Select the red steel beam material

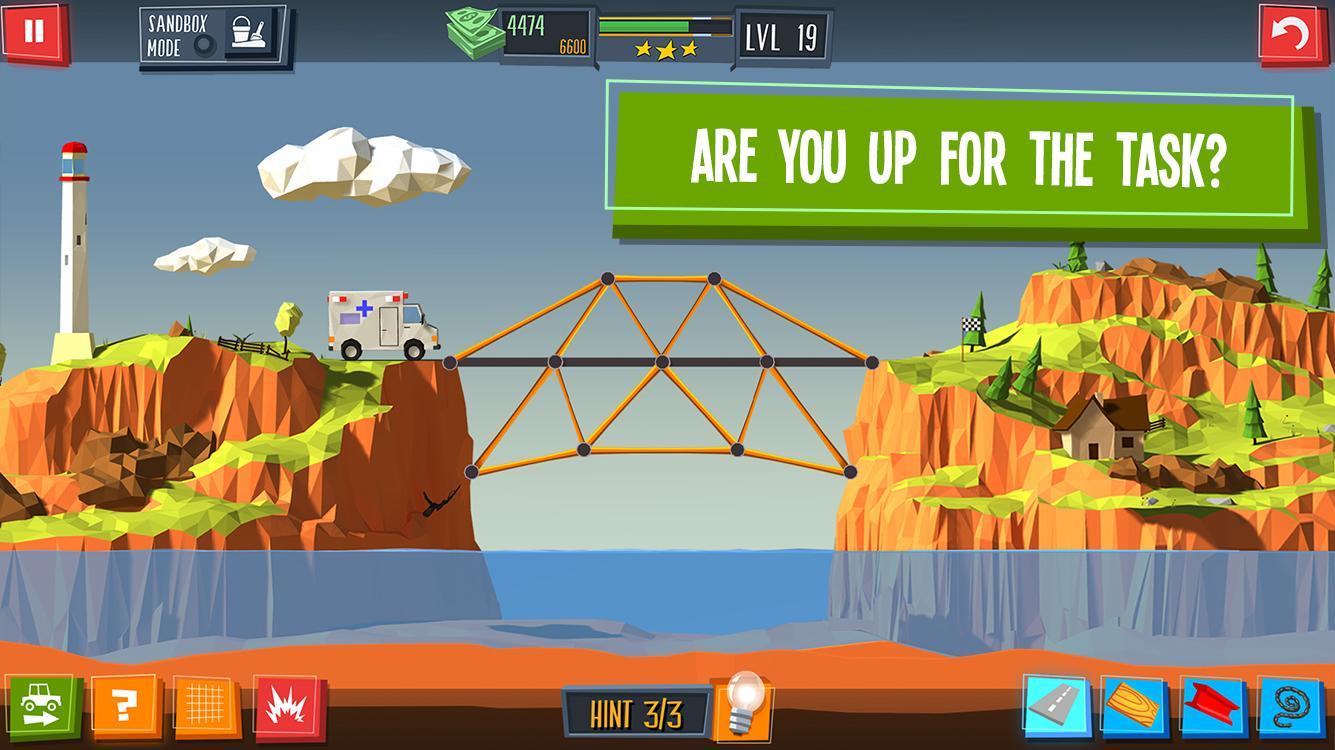click(1212, 707)
